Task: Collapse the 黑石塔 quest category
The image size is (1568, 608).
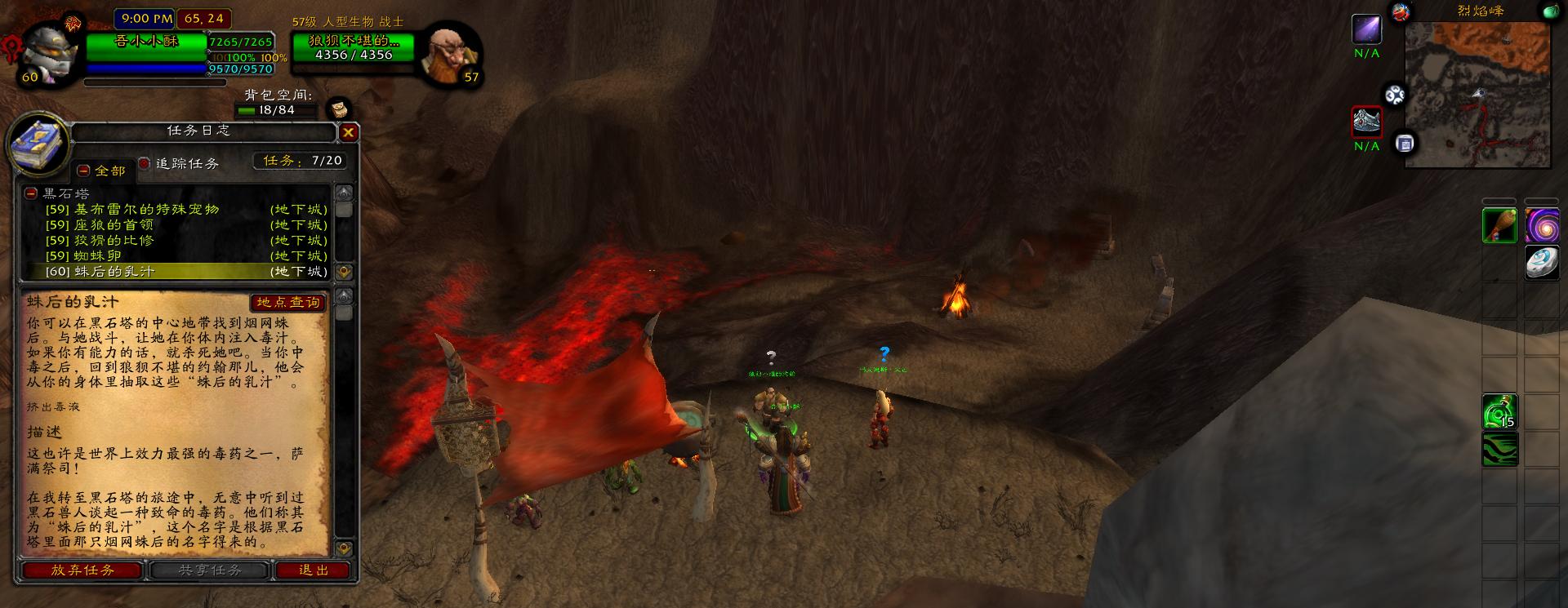Action: pyautogui.click(x=31, y=193)
